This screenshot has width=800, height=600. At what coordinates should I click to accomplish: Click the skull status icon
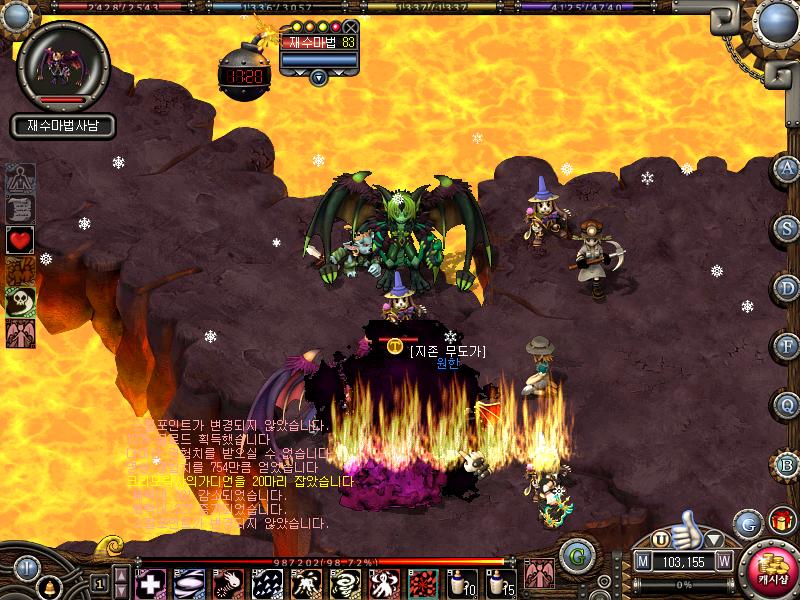pyautogui.click(x=20, y=302)
